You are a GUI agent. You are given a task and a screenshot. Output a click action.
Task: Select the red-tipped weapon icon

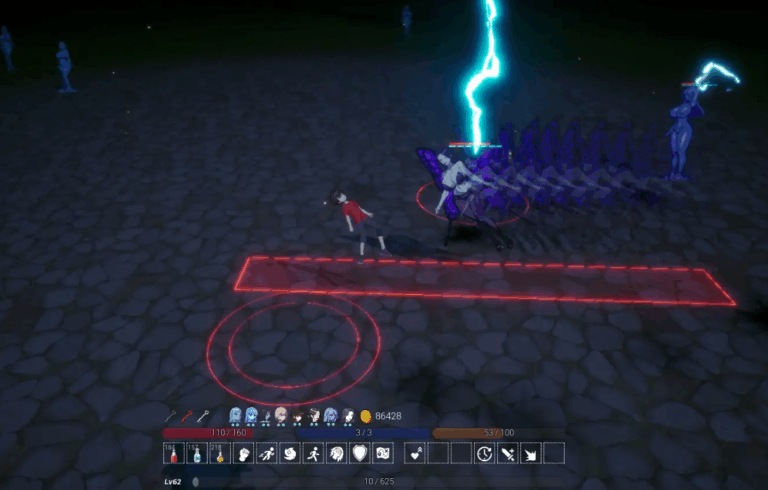pyautogui.click(x=187, y=416)
